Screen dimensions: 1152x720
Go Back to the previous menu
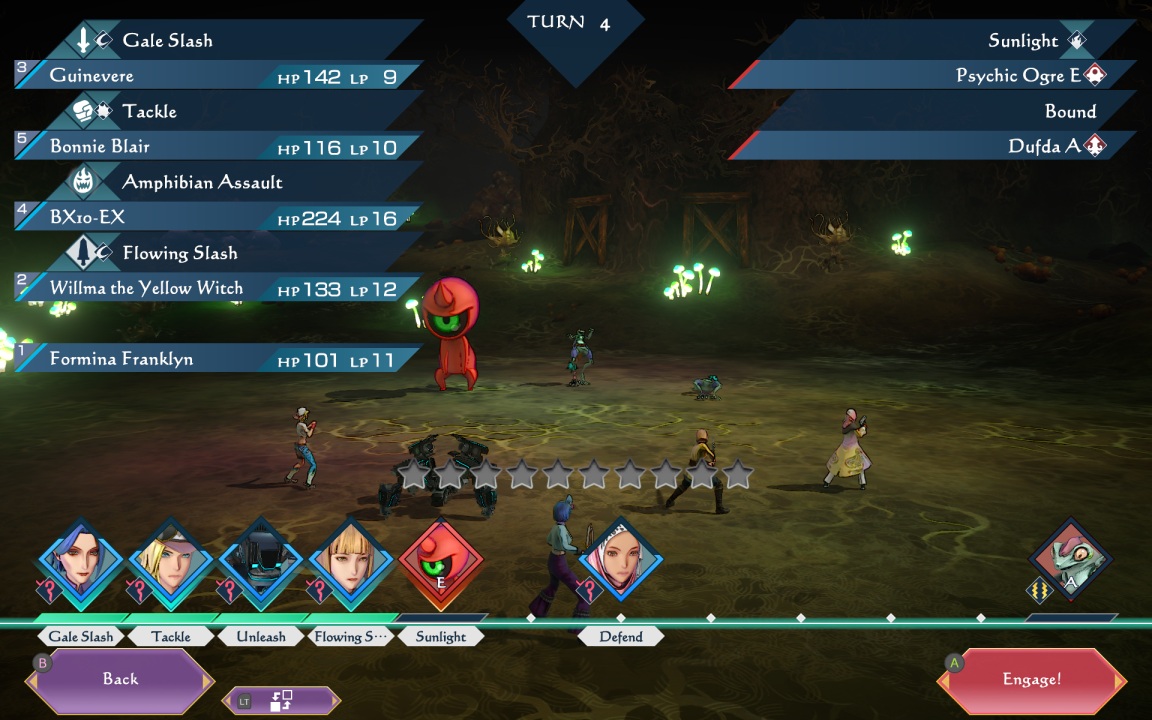(120, 679)
